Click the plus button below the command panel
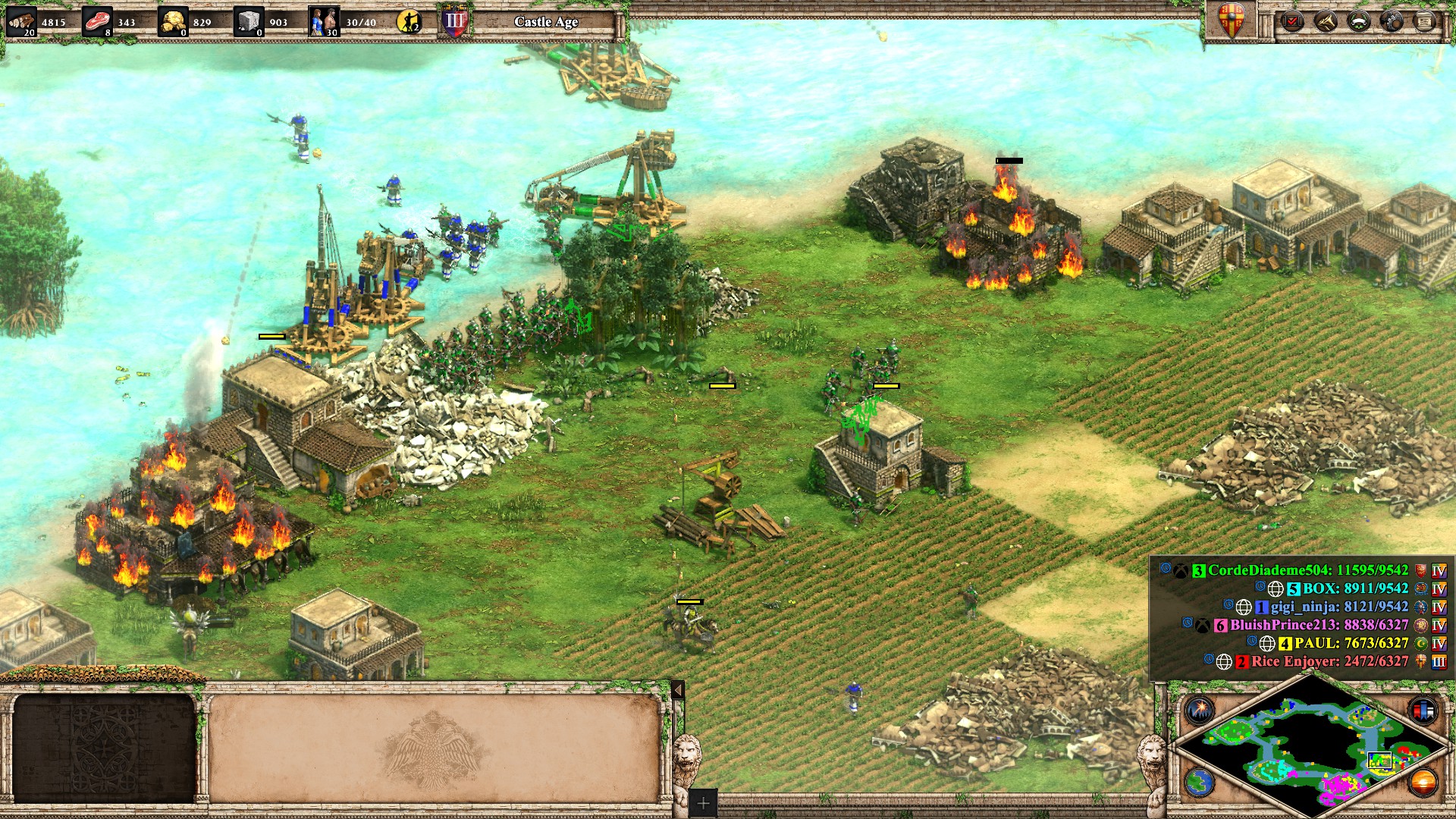 (703, 803)
